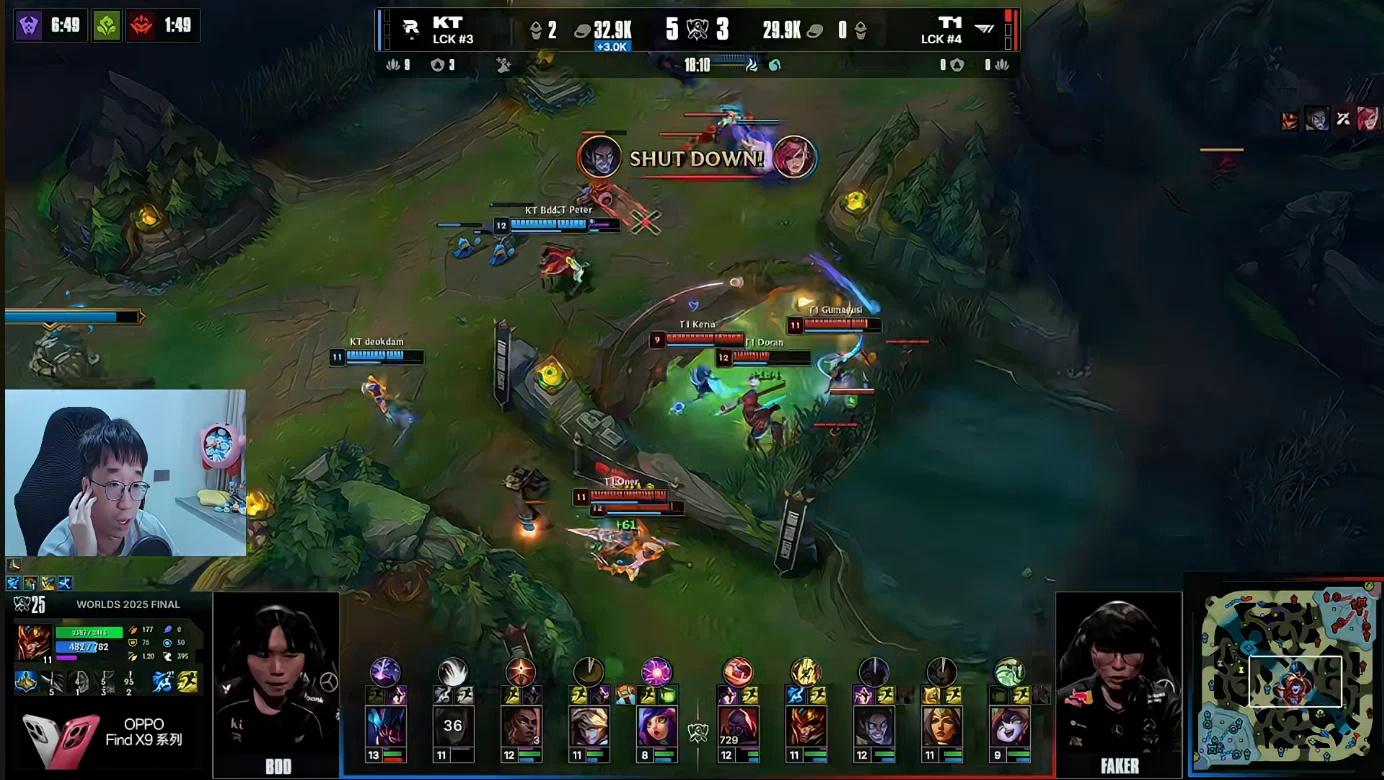The height and width of the screenshot is (780, 1384).
Task: Click the red dragon timer icon
Action: click(x=142, y=25)
